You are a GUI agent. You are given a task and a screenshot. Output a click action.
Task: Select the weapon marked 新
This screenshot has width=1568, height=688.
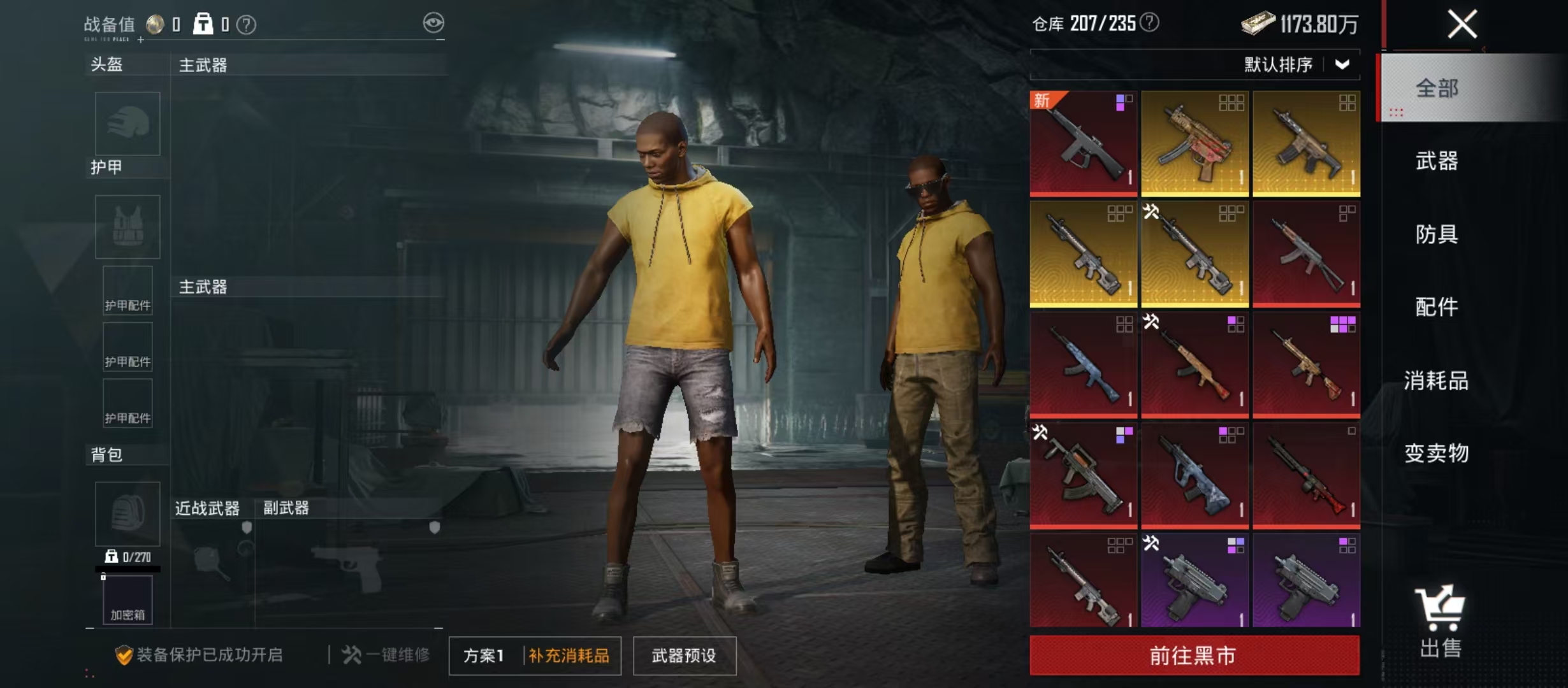tap(1084, 143)
